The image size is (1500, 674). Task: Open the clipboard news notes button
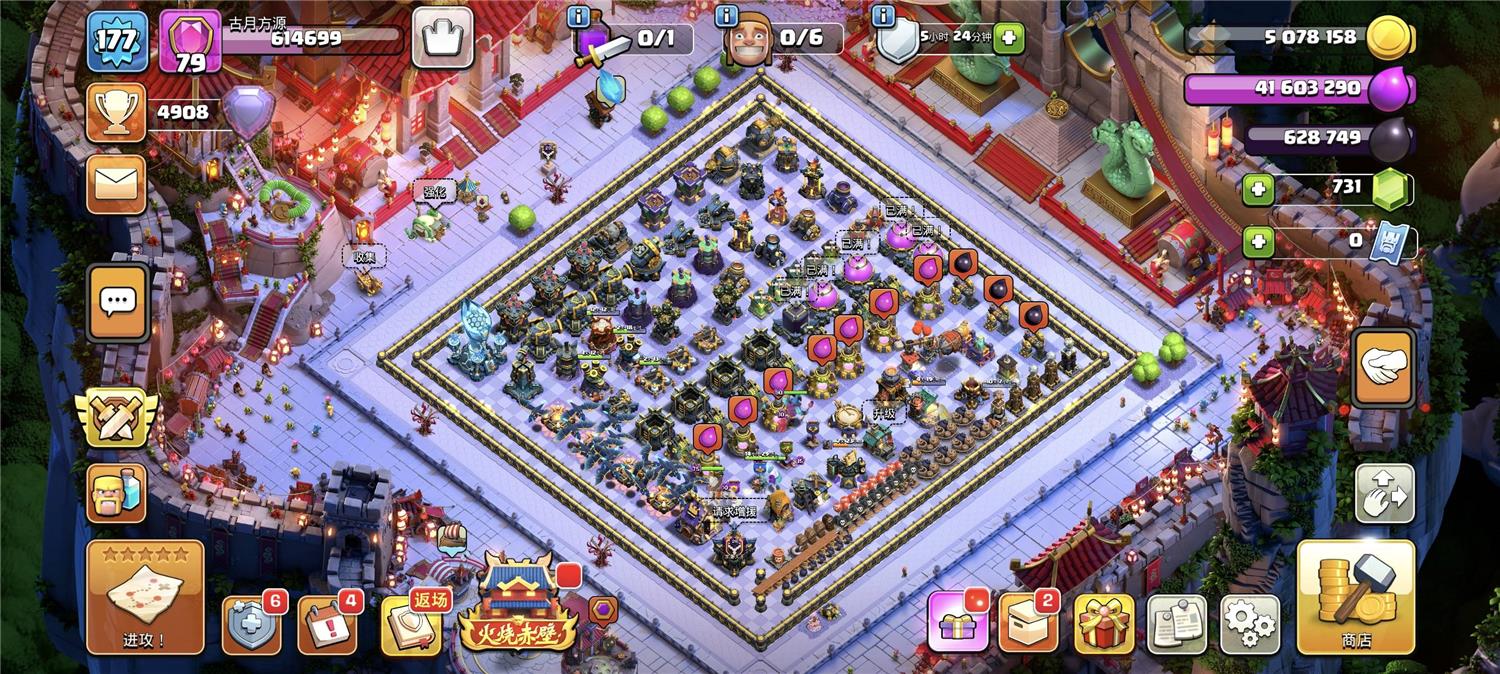coord(1177,624)
